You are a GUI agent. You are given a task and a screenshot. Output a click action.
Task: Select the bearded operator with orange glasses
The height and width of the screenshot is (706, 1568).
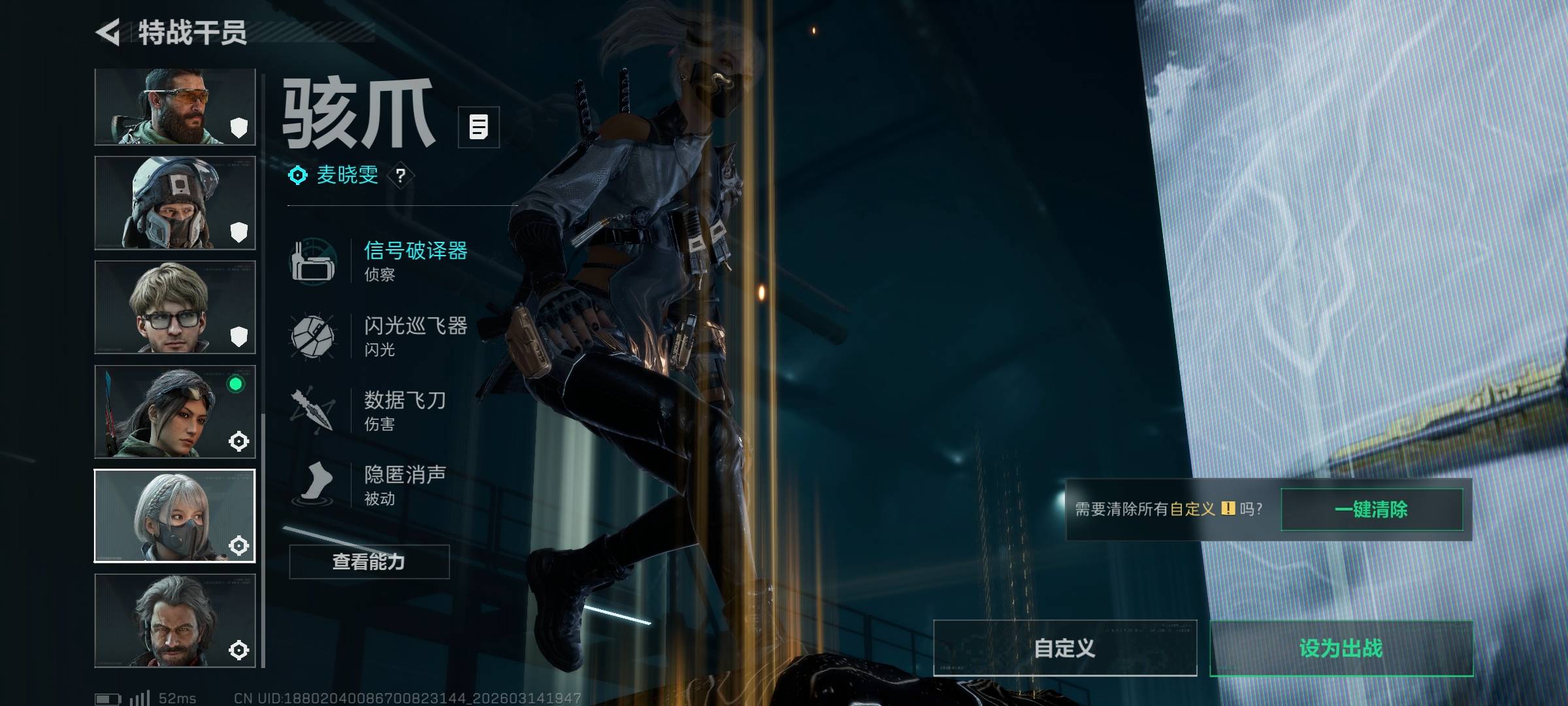[x=174, y=107]
